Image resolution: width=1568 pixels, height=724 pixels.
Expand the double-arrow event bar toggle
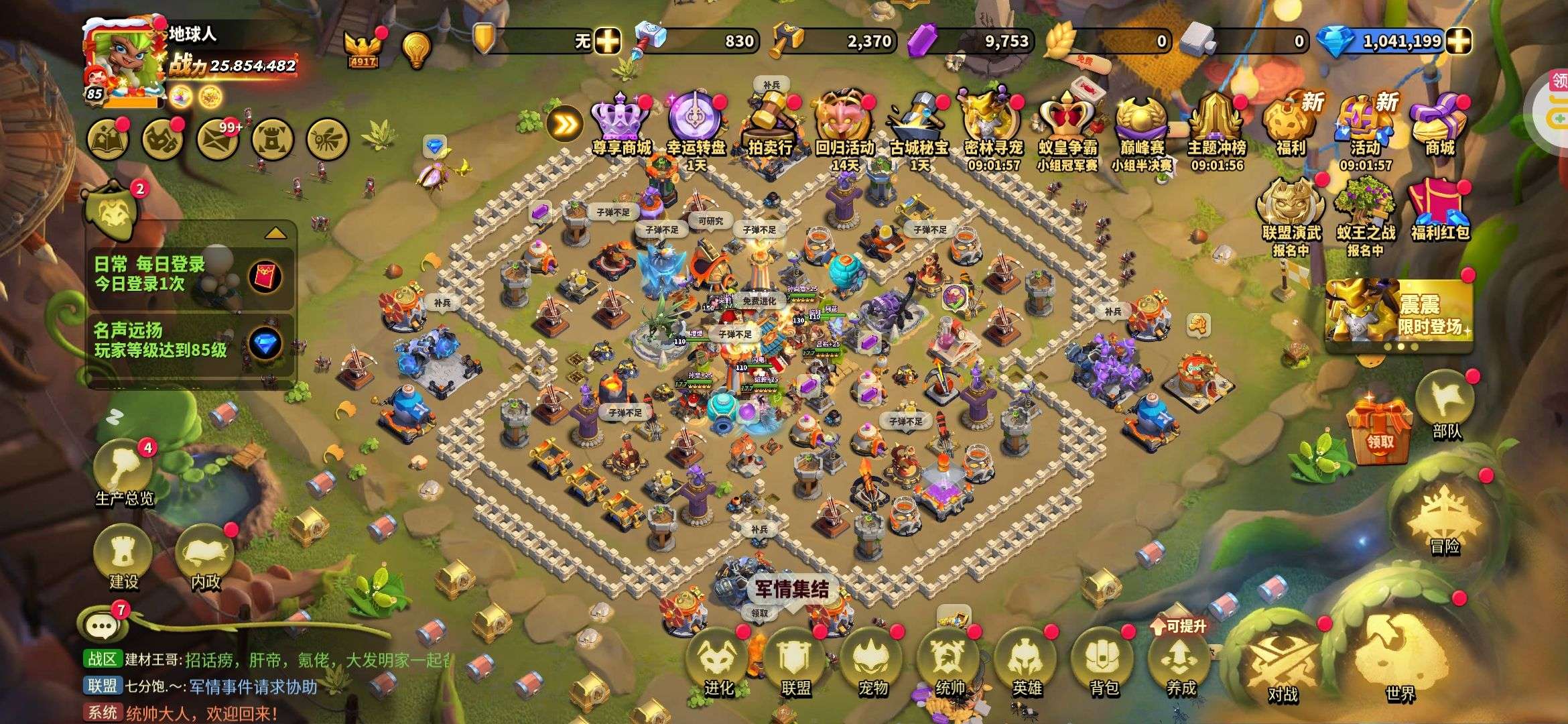pos(565,124)
